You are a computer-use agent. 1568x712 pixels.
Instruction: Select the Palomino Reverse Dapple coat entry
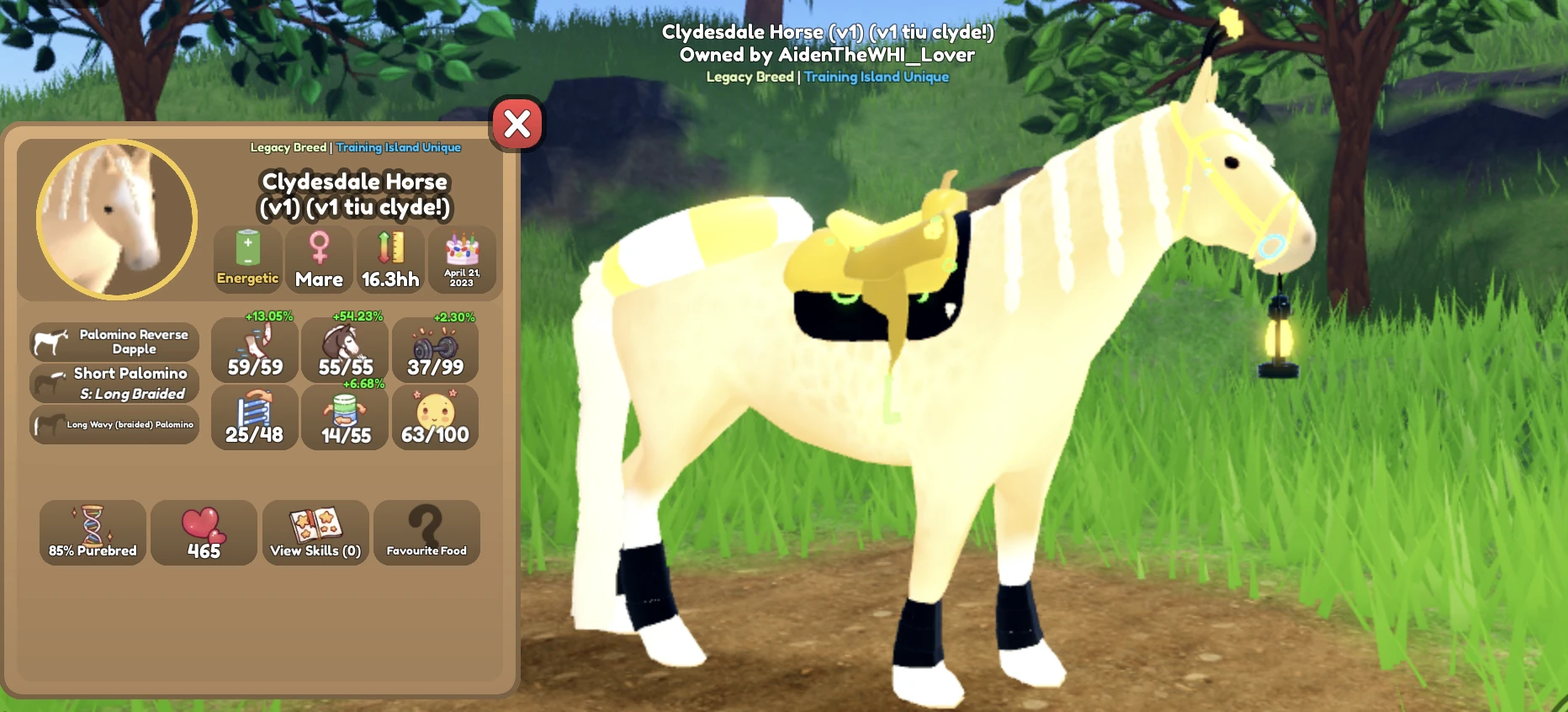click(x=114, y=342)
